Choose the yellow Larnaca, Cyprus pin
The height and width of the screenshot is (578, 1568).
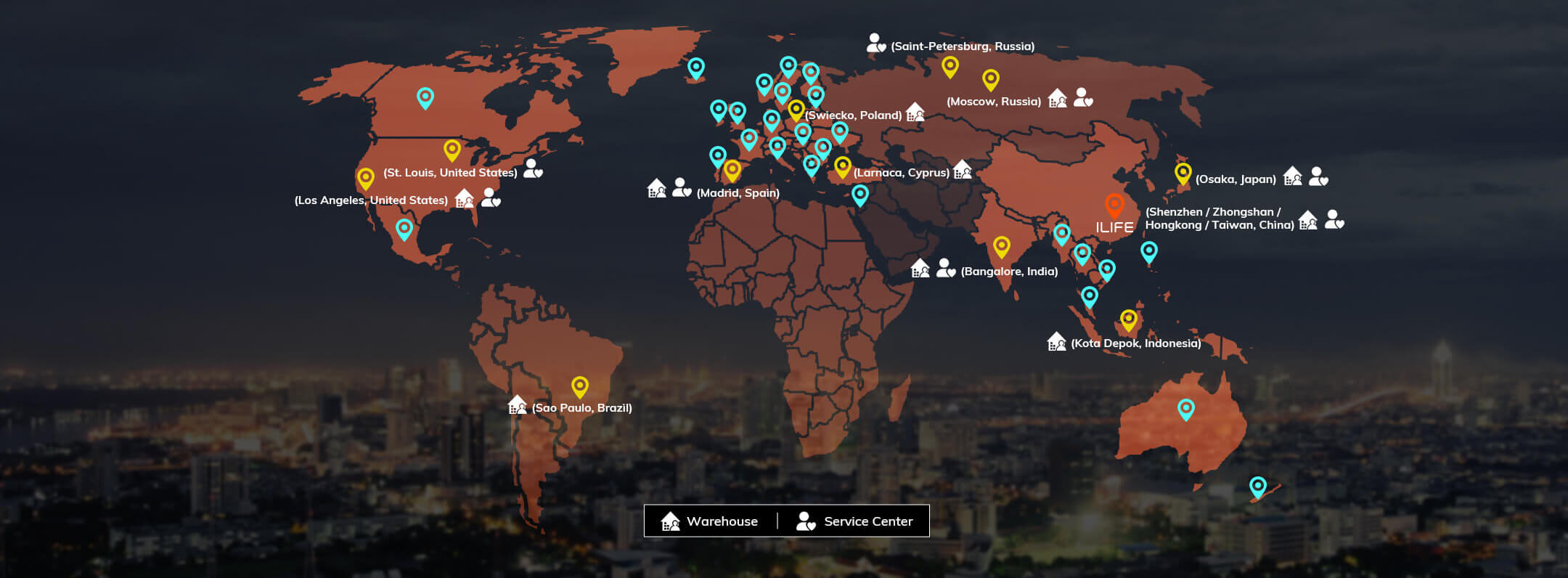[843, 167]
